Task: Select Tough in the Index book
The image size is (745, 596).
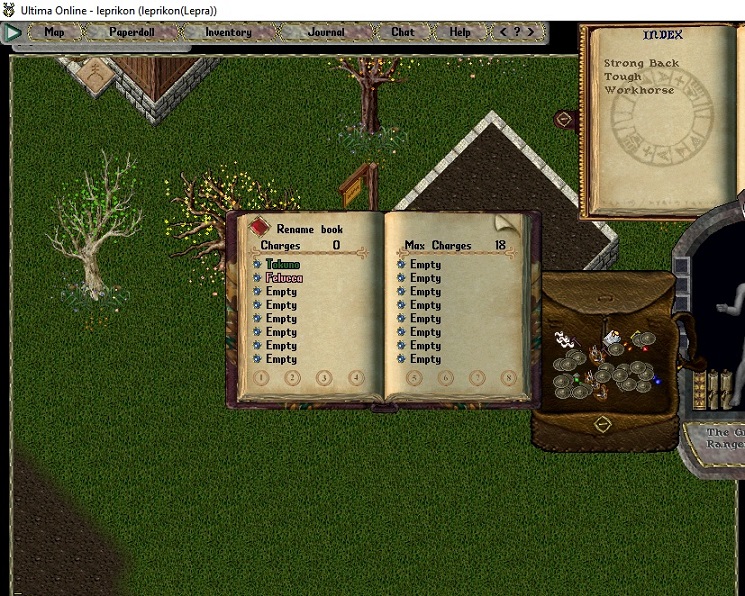Action: pyautogui.click(x=622, y=77)
